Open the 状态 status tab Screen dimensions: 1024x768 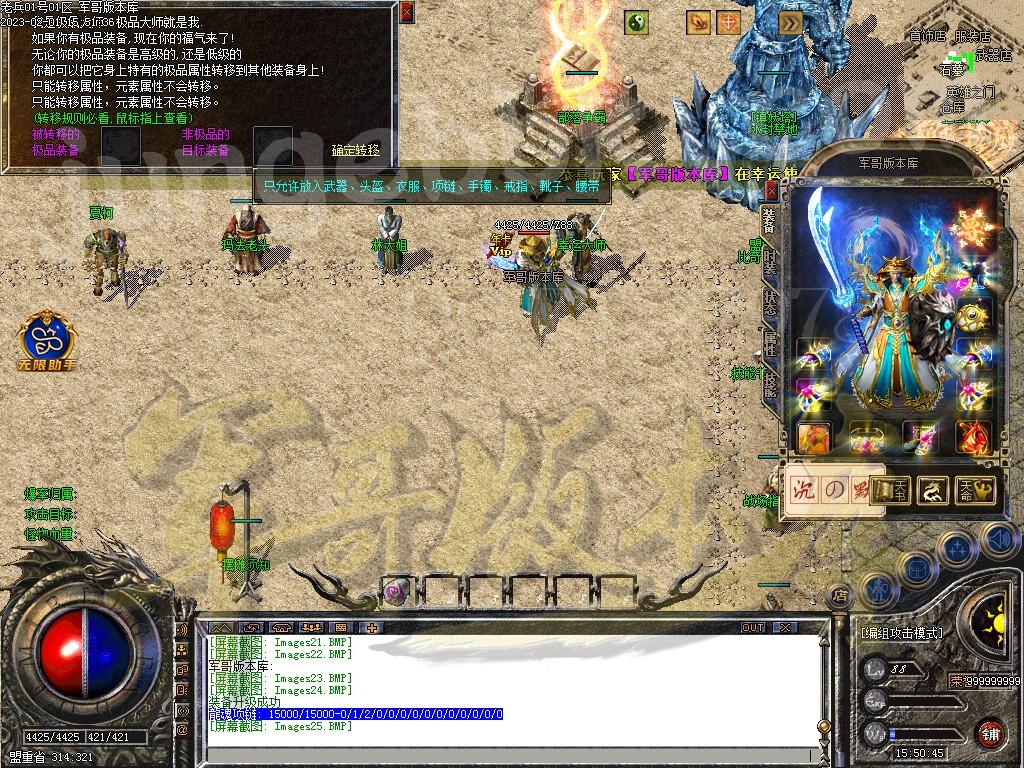(x=769, y=304)
